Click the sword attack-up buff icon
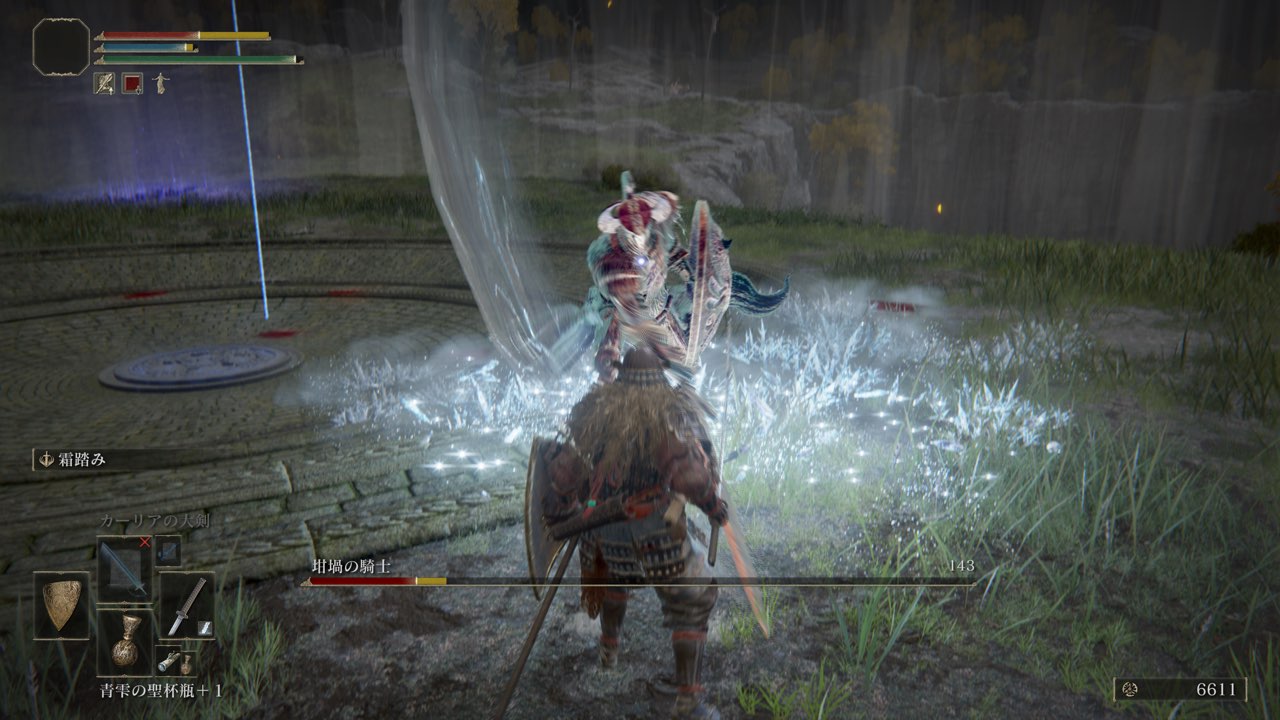 [x=104, y=84]
